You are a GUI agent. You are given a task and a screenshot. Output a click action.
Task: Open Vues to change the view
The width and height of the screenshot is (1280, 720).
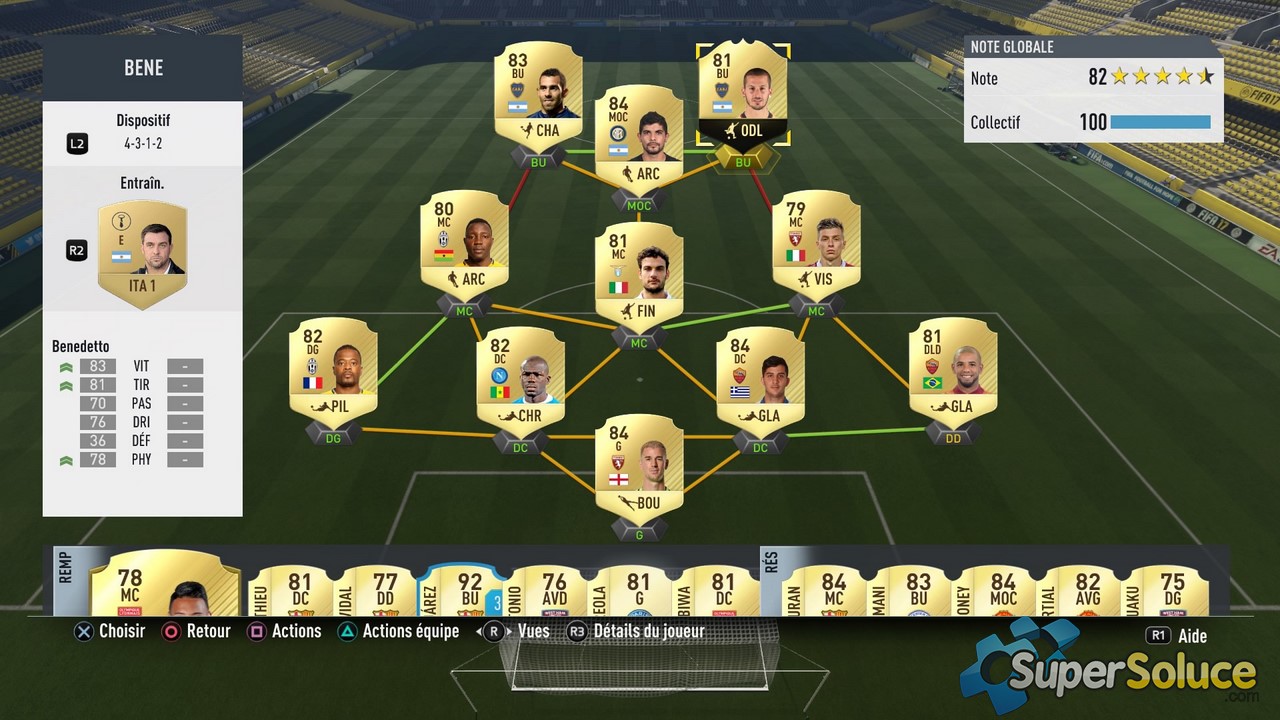point(534,631)
